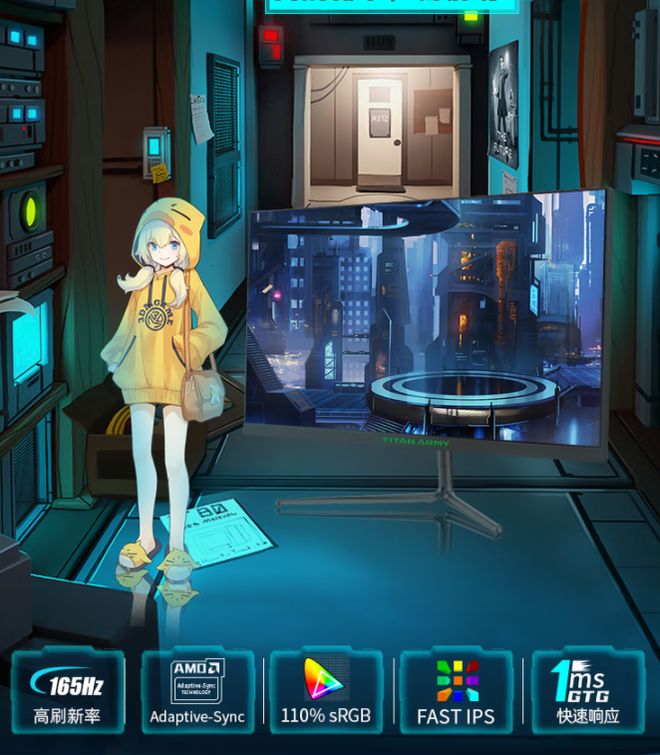Viewport: 660px width, 755px height.
Task: Tap the 1ms GTG fast response badge
Action: pos(587,692)
